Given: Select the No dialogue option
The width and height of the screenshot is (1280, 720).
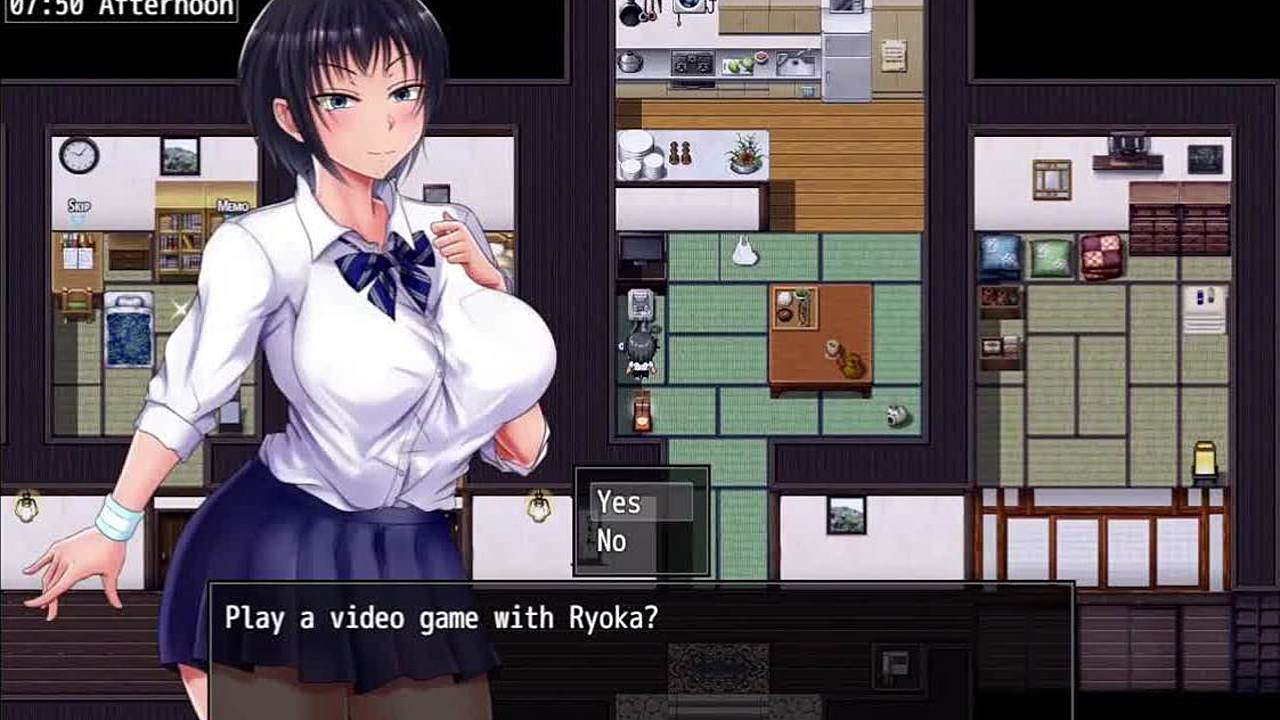Looking at the screenshot, I should pyautogui.click(x=612, y=542).
